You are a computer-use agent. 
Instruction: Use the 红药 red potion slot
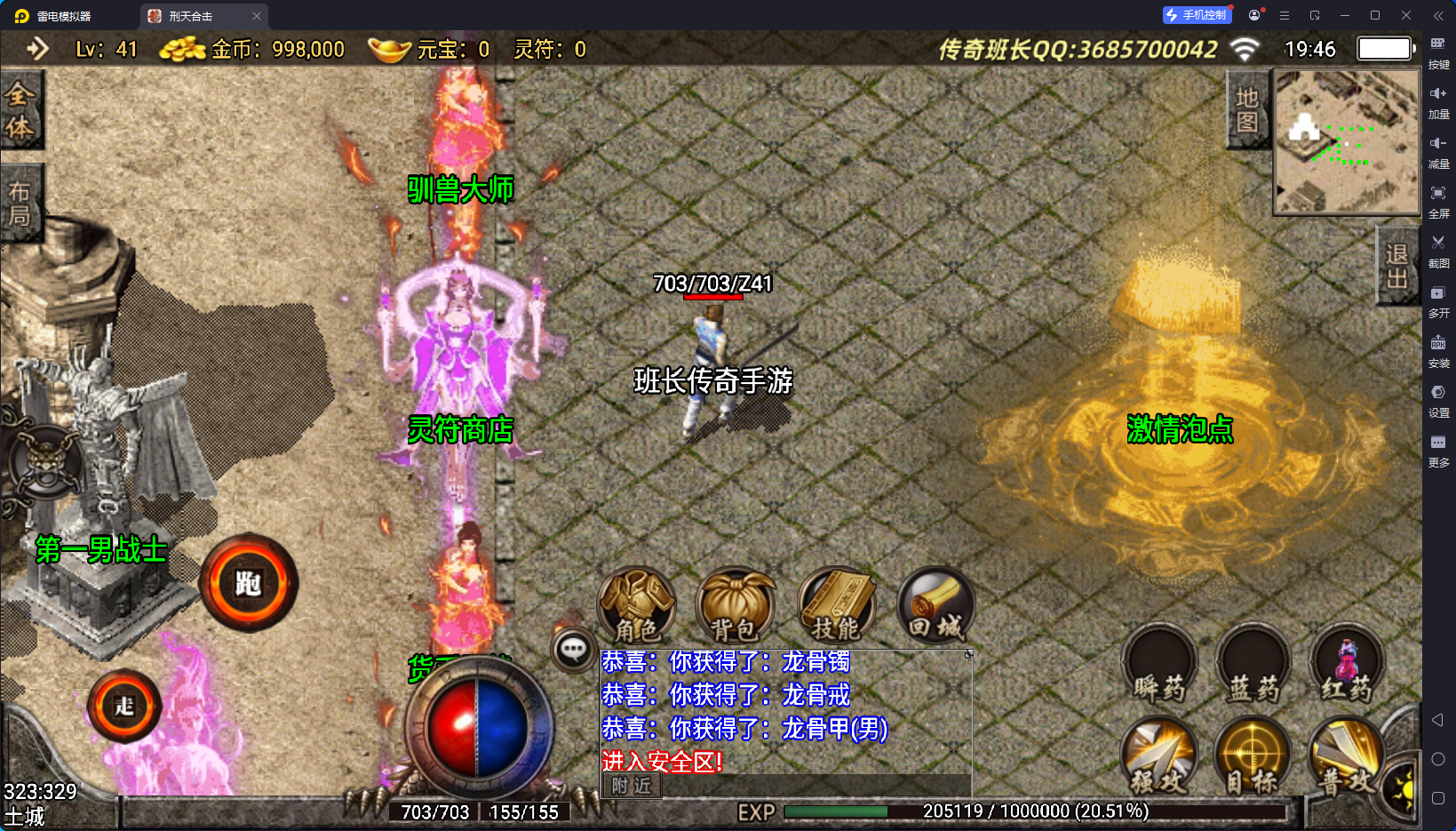1347,665
